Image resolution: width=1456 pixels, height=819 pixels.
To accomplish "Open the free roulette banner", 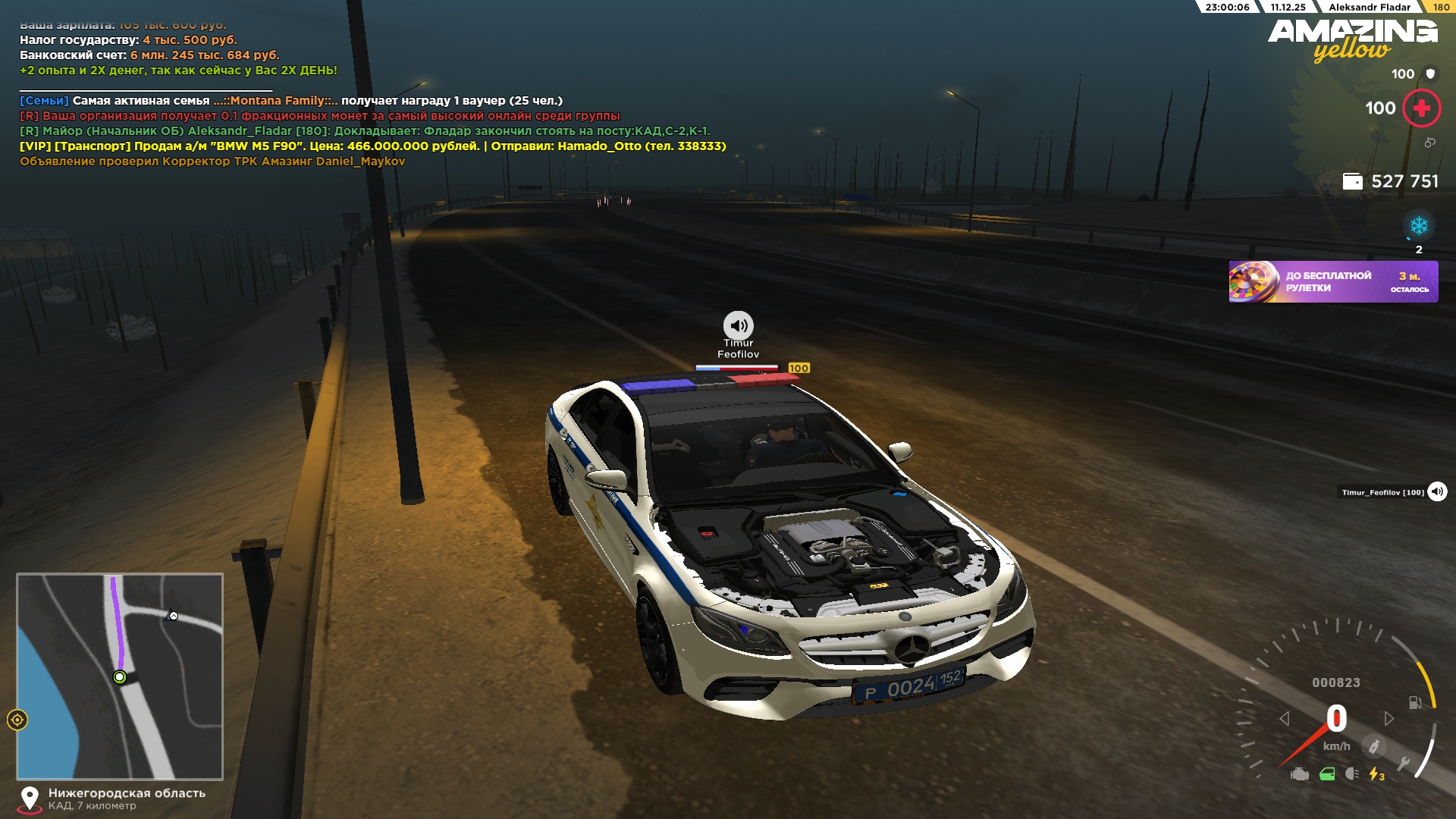I will point(1333,282).
